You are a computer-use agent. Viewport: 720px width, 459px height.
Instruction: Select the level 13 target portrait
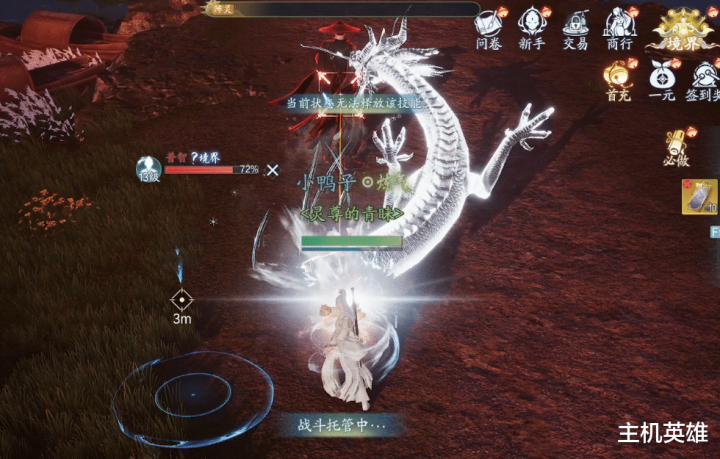tap(149, 169)
